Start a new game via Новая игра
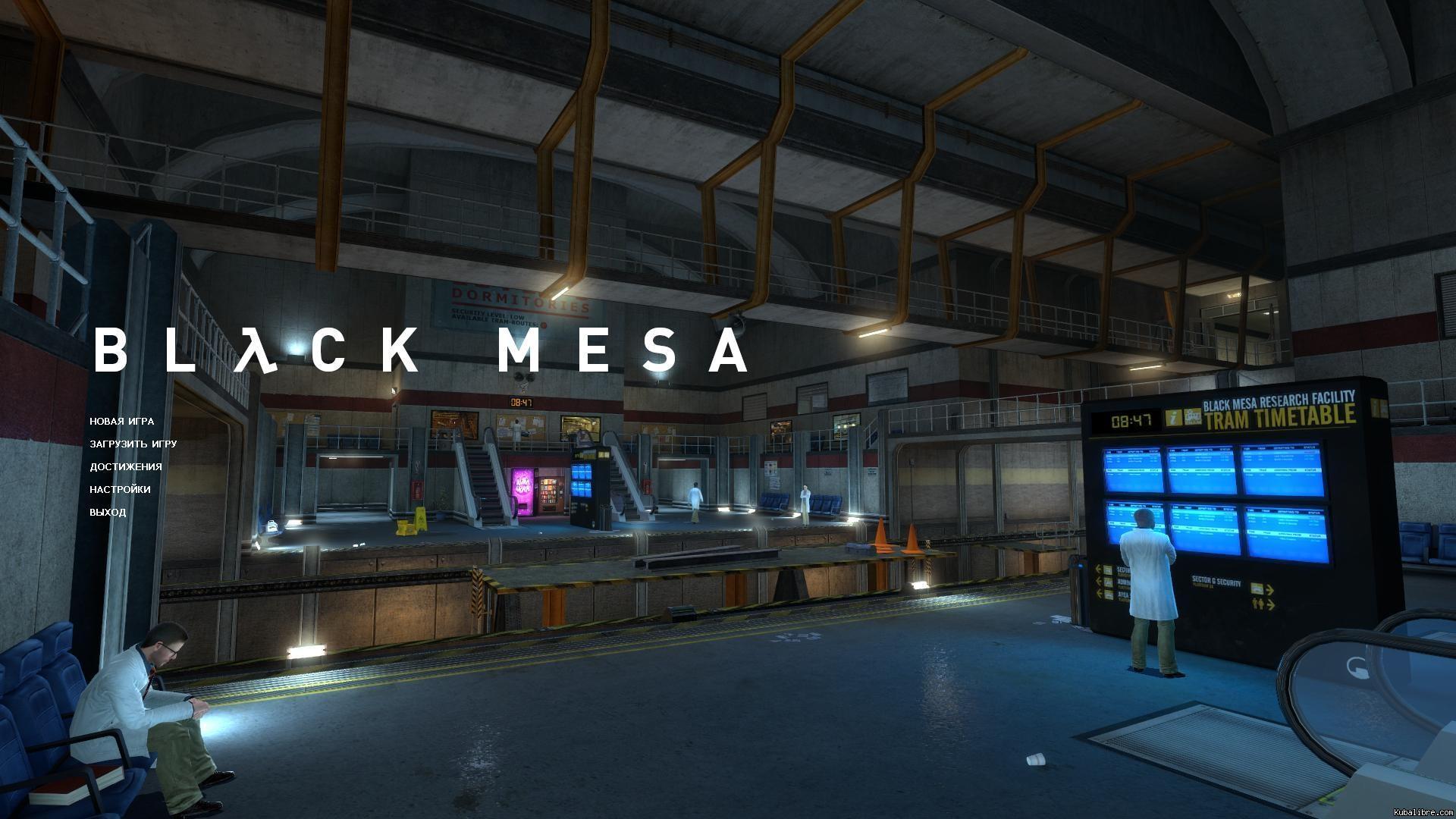The height and width of the screenshot is (819, 1456). click(x=121, y=422)
